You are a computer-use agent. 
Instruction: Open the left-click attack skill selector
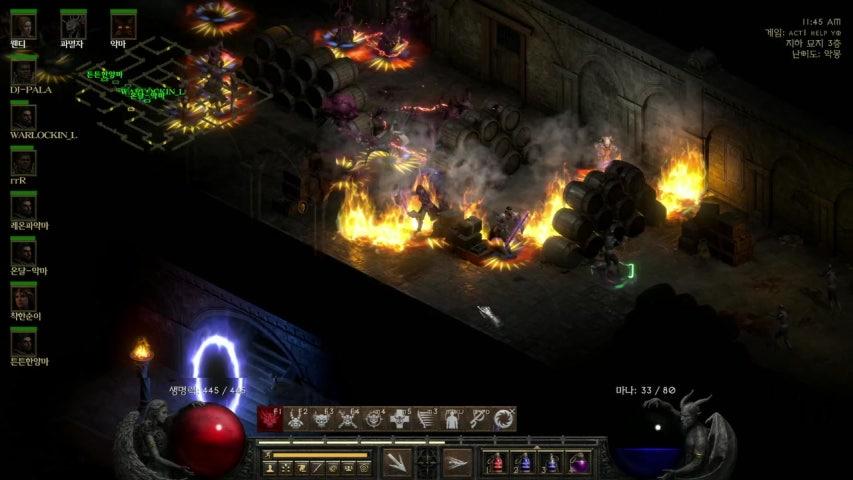click(x=397, y=462)
